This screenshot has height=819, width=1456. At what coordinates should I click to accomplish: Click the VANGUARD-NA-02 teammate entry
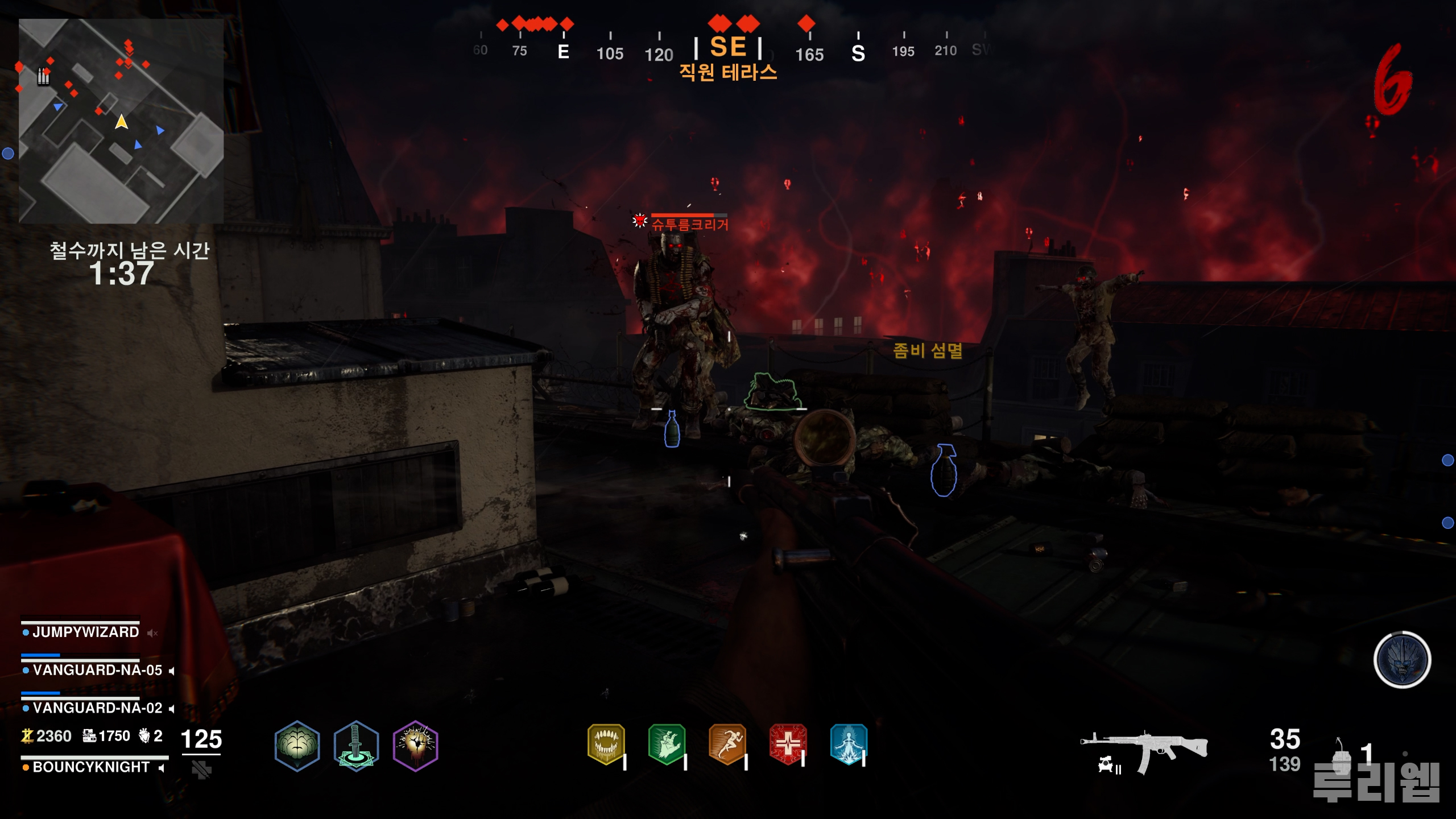97,708
